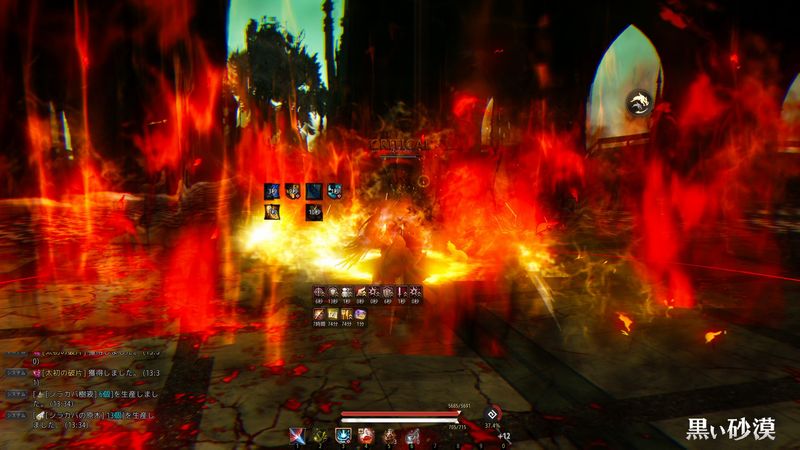Viewport: 800px width, 450px height.
Task: Use the blue-and-red slash skill in hotbar slot 1
Action: (298, 435)
